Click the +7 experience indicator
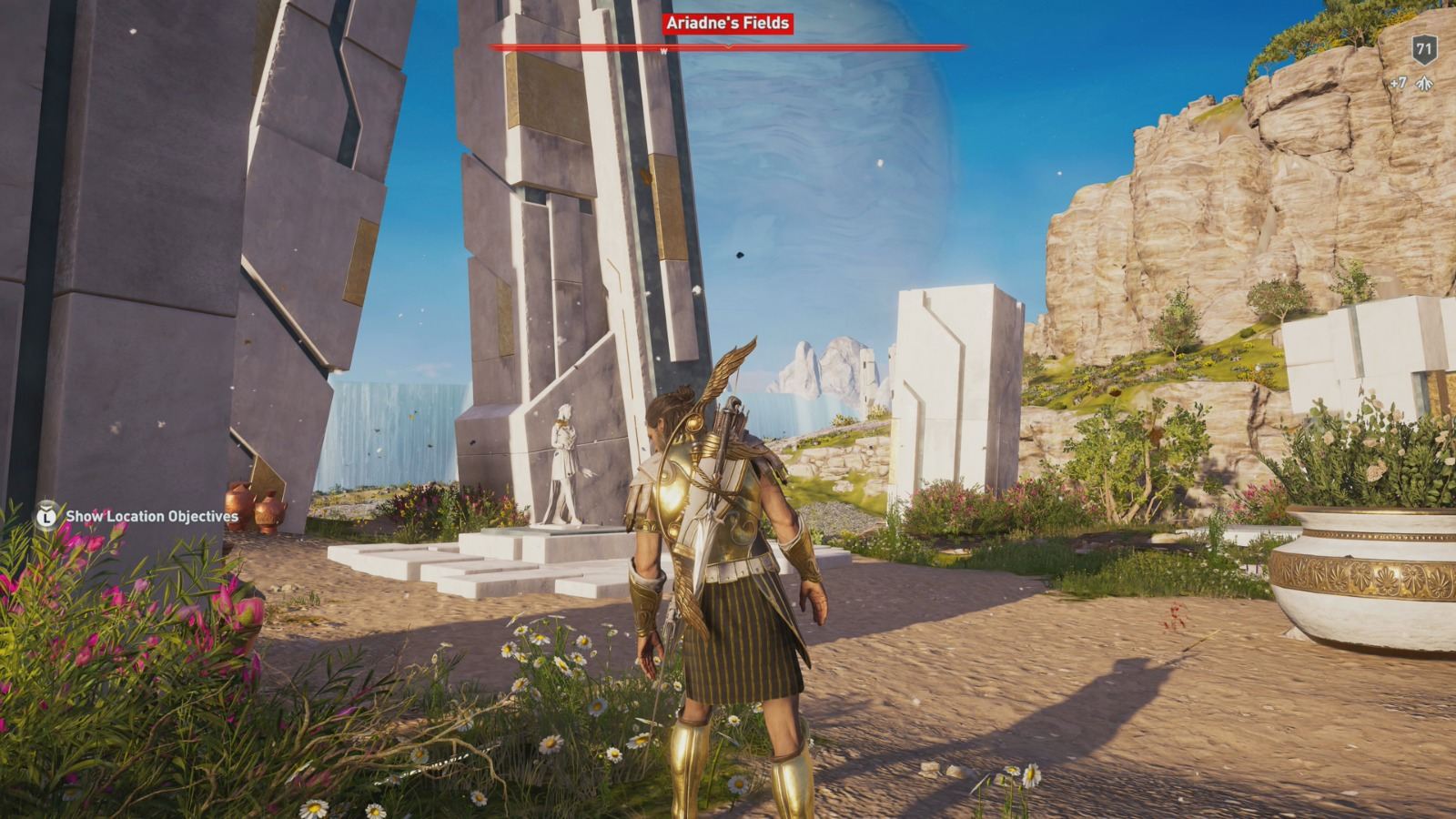 point(1397,80)
